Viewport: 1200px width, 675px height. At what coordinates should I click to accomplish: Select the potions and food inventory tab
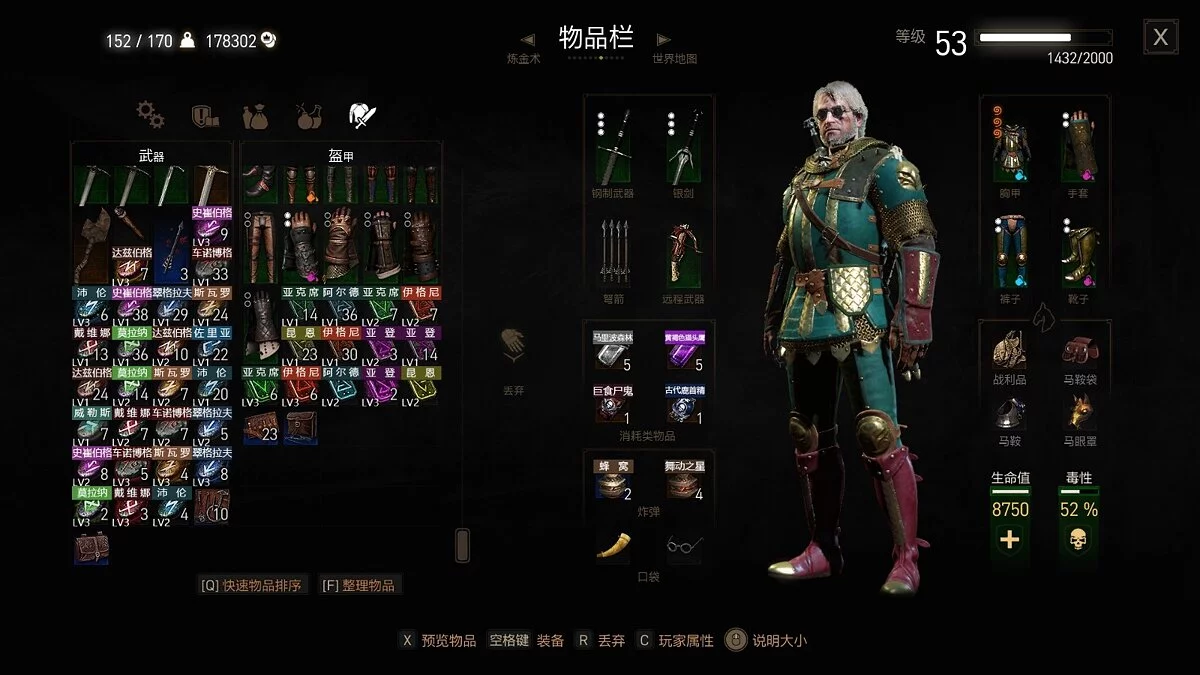click(x=309, y=116)
